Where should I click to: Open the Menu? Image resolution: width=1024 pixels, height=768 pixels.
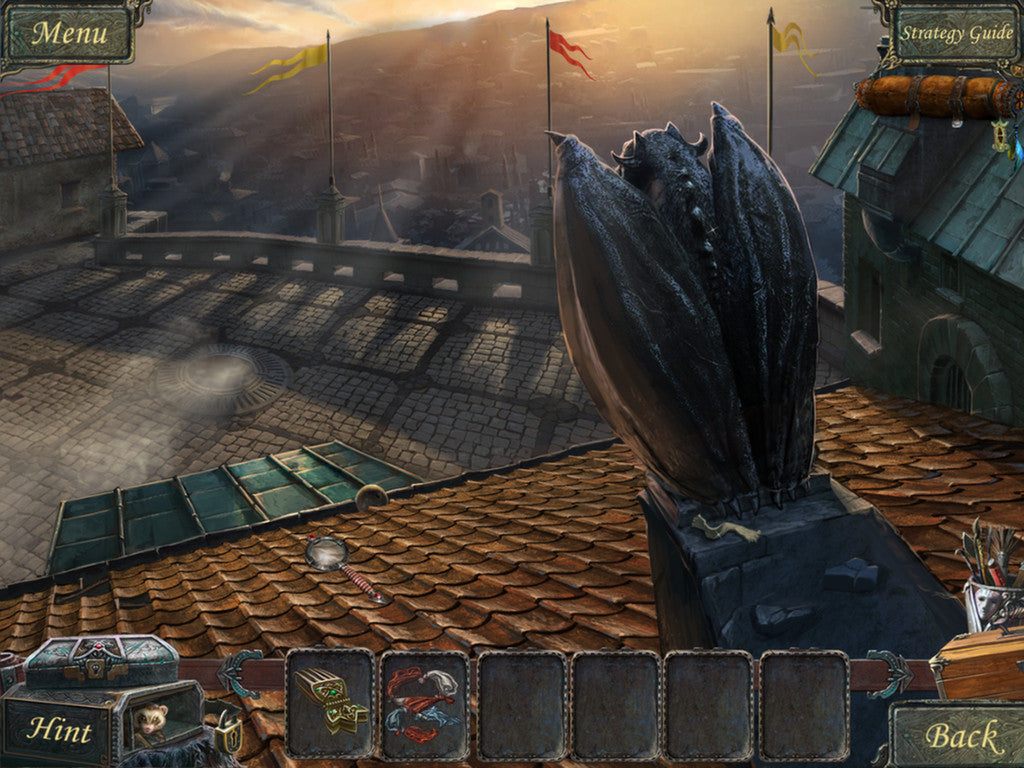(68, 33)
